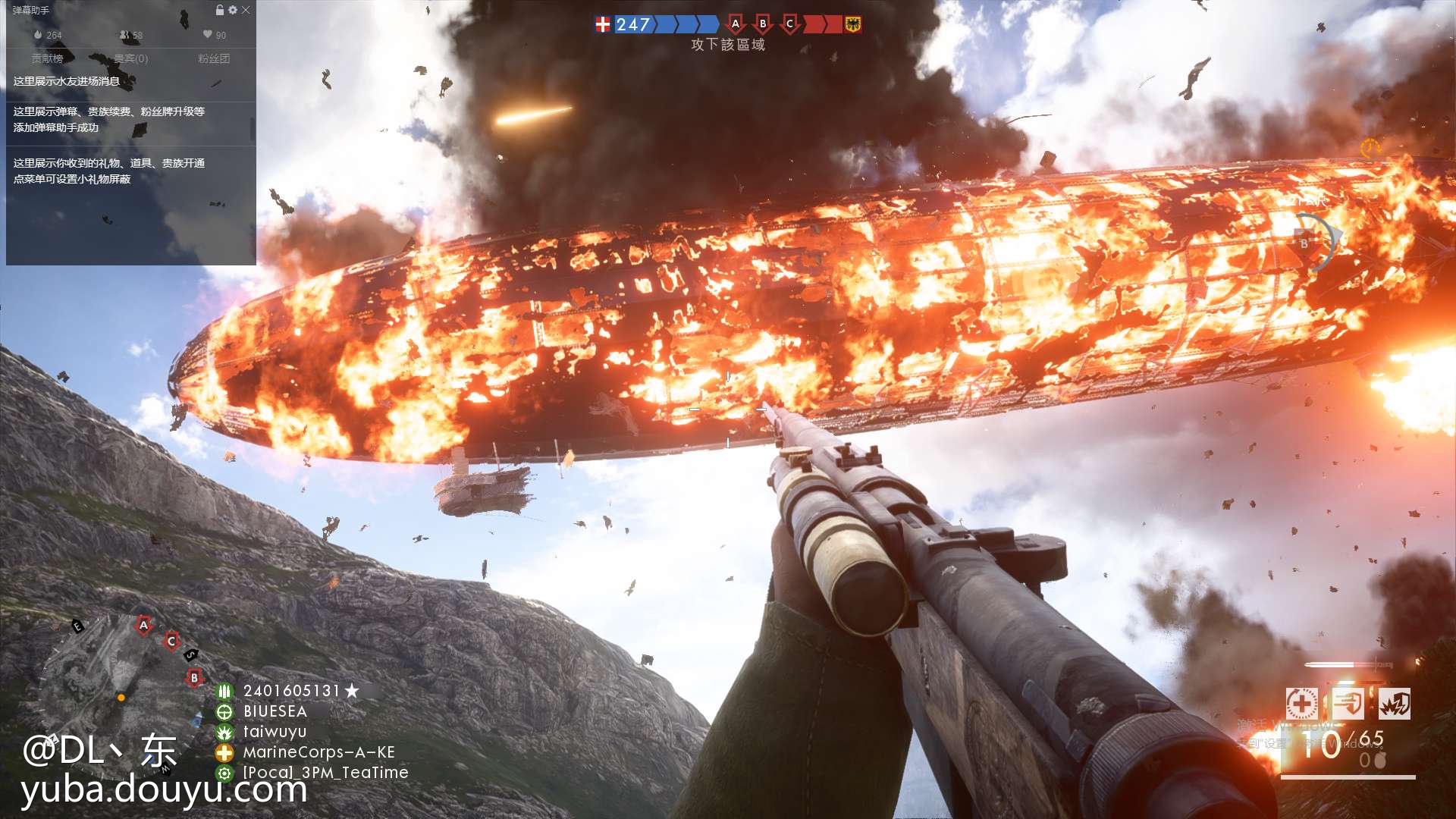Select the A objective marker on minimap
Image resolution: width=1456 pixels, height=819 pixels.
point(143,626)
